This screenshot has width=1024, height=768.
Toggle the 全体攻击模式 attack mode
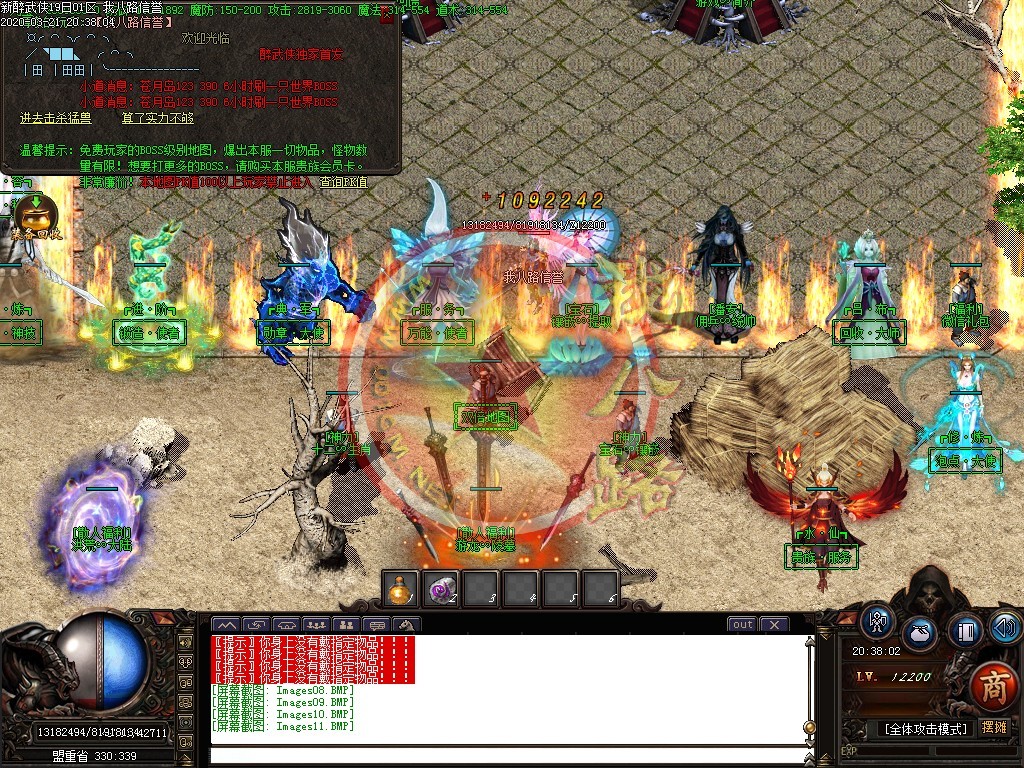click(926, 729)
